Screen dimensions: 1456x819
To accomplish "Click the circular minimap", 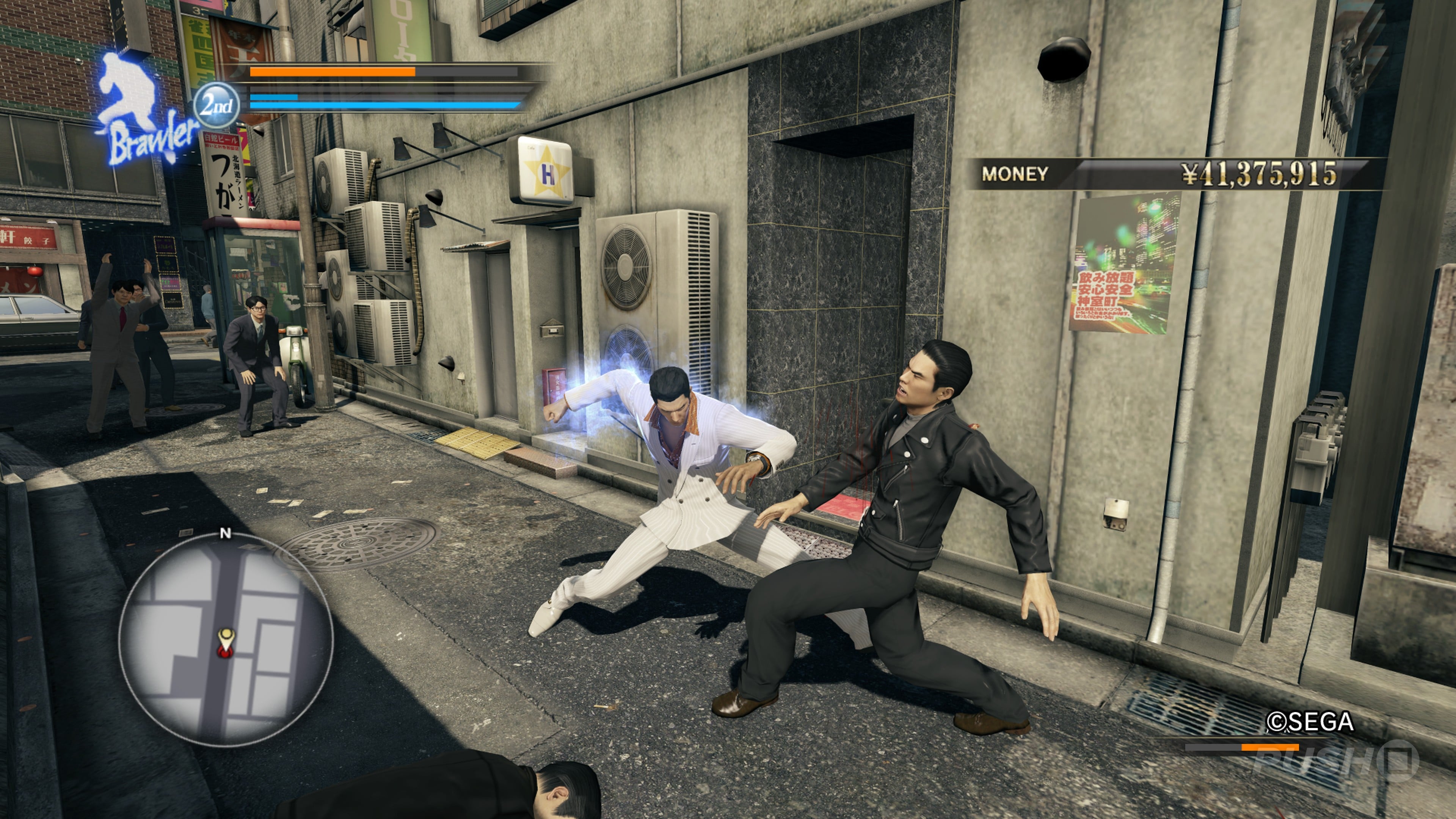I will 226,639.
